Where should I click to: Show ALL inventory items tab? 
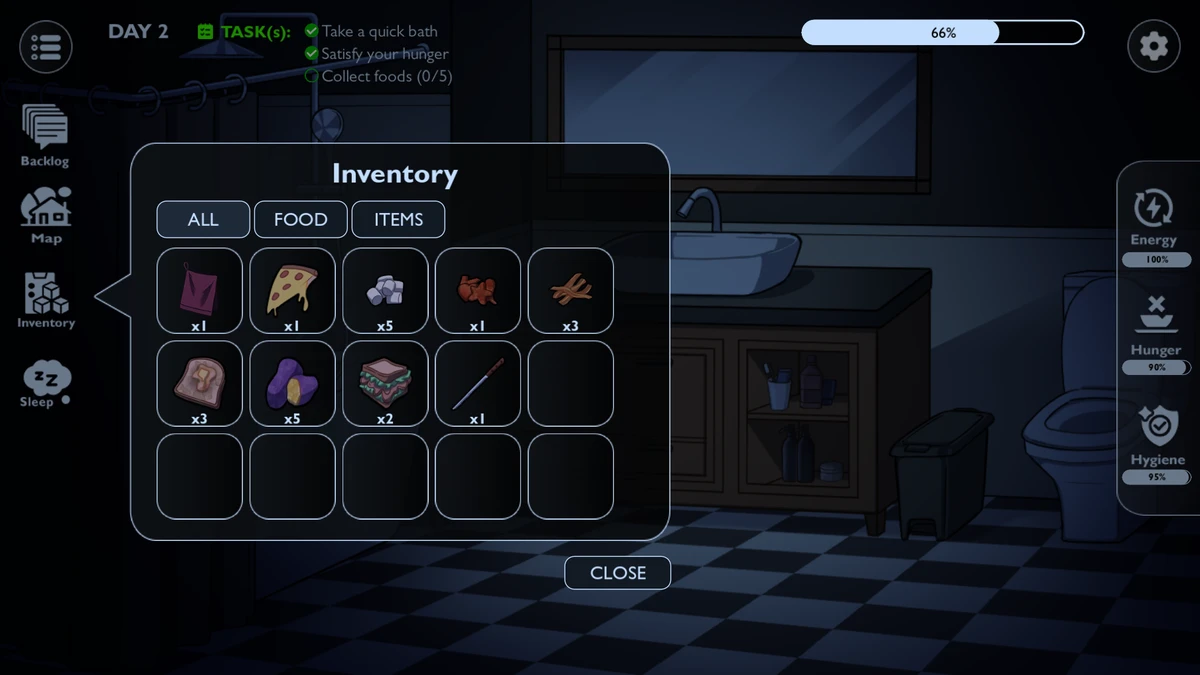tap(203, 220)
